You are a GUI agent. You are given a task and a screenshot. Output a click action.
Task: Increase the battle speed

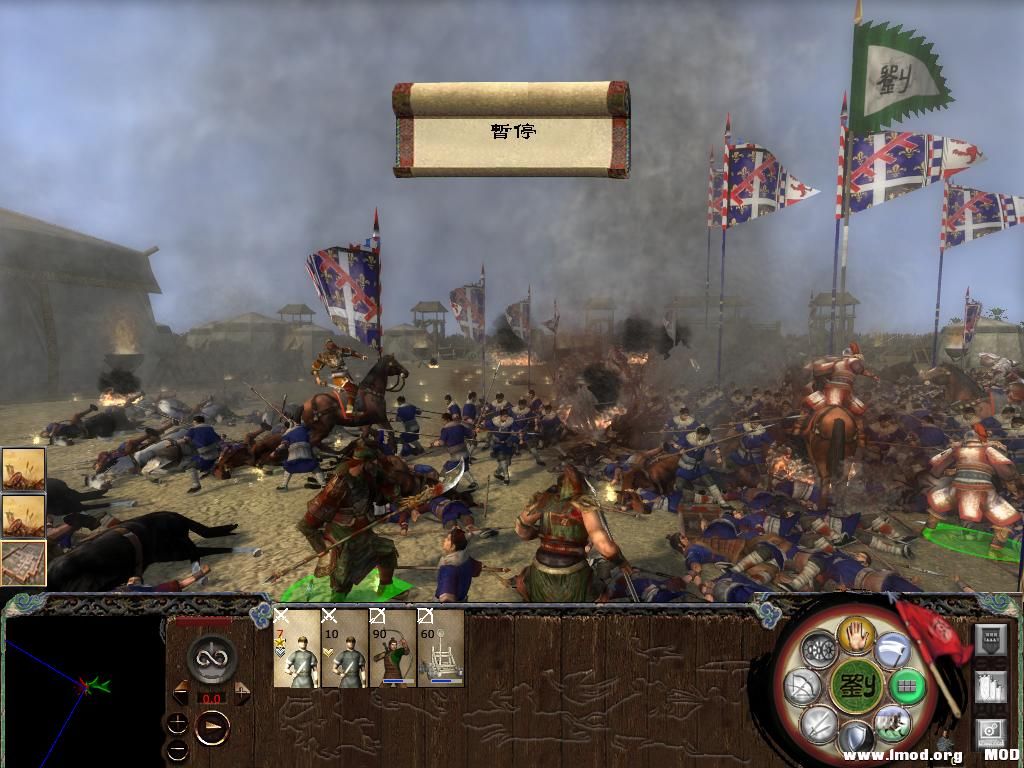242,693
